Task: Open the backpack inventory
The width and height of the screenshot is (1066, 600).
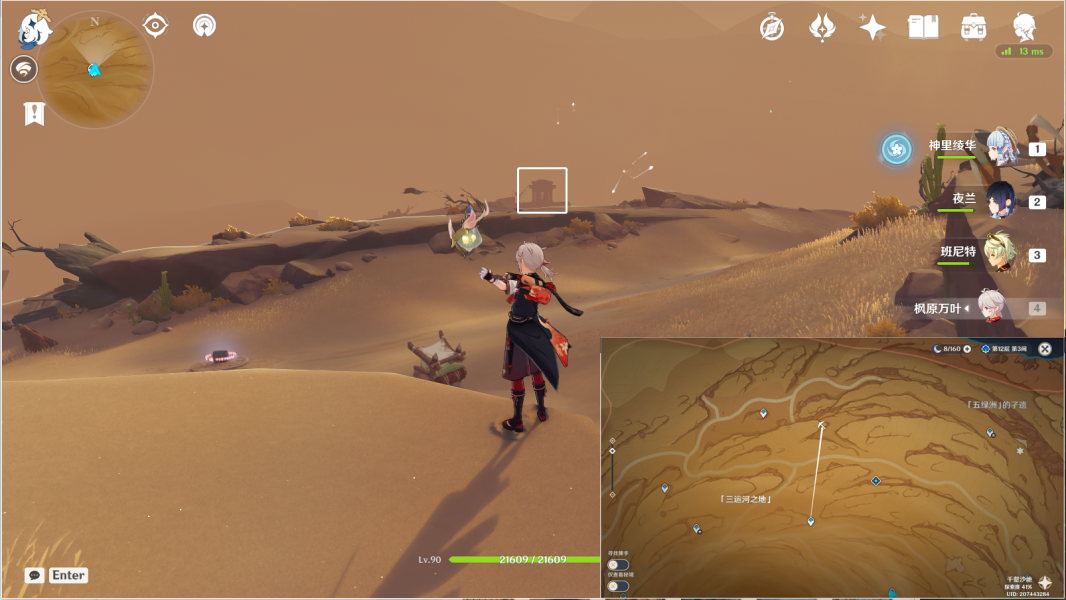Action: (973, 28)
